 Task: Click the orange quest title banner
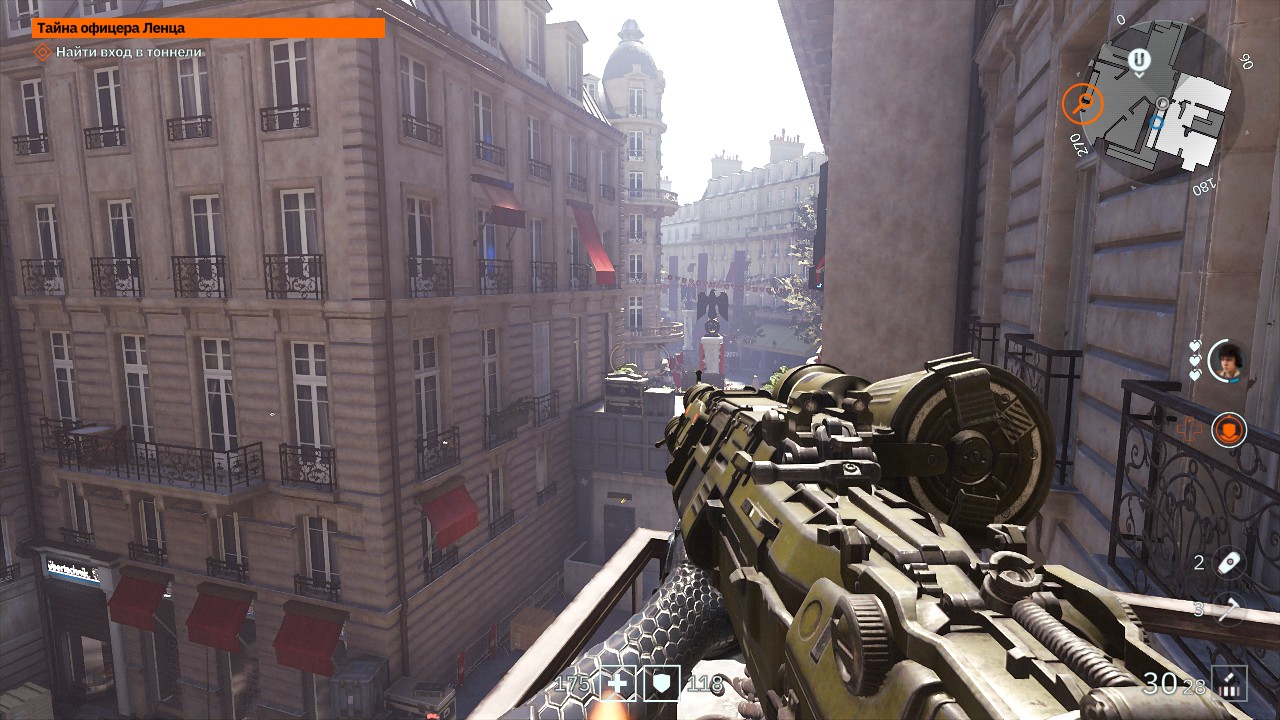click(x=208, y=28)
